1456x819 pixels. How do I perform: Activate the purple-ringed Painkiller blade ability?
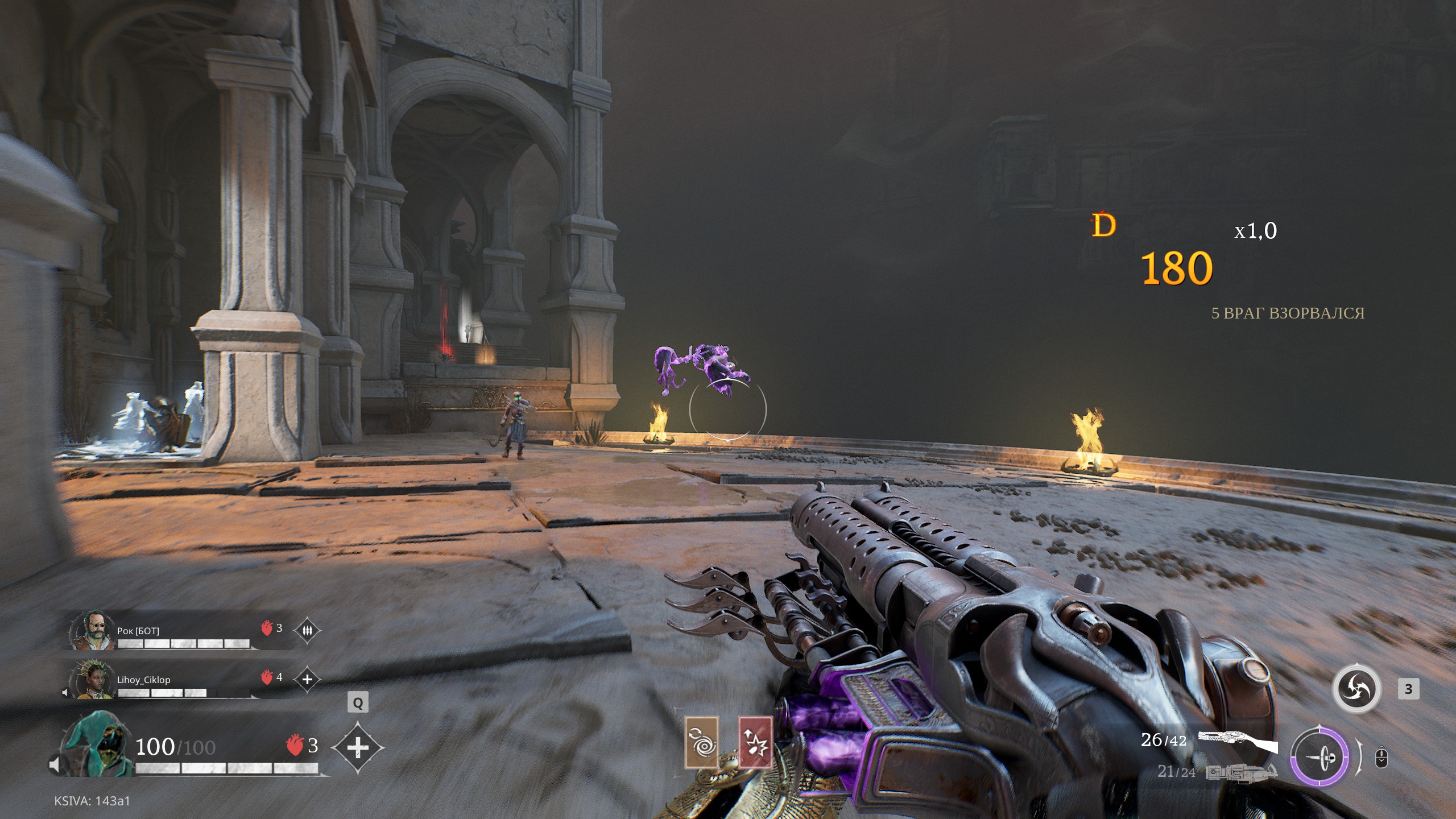pos(1319,757)
